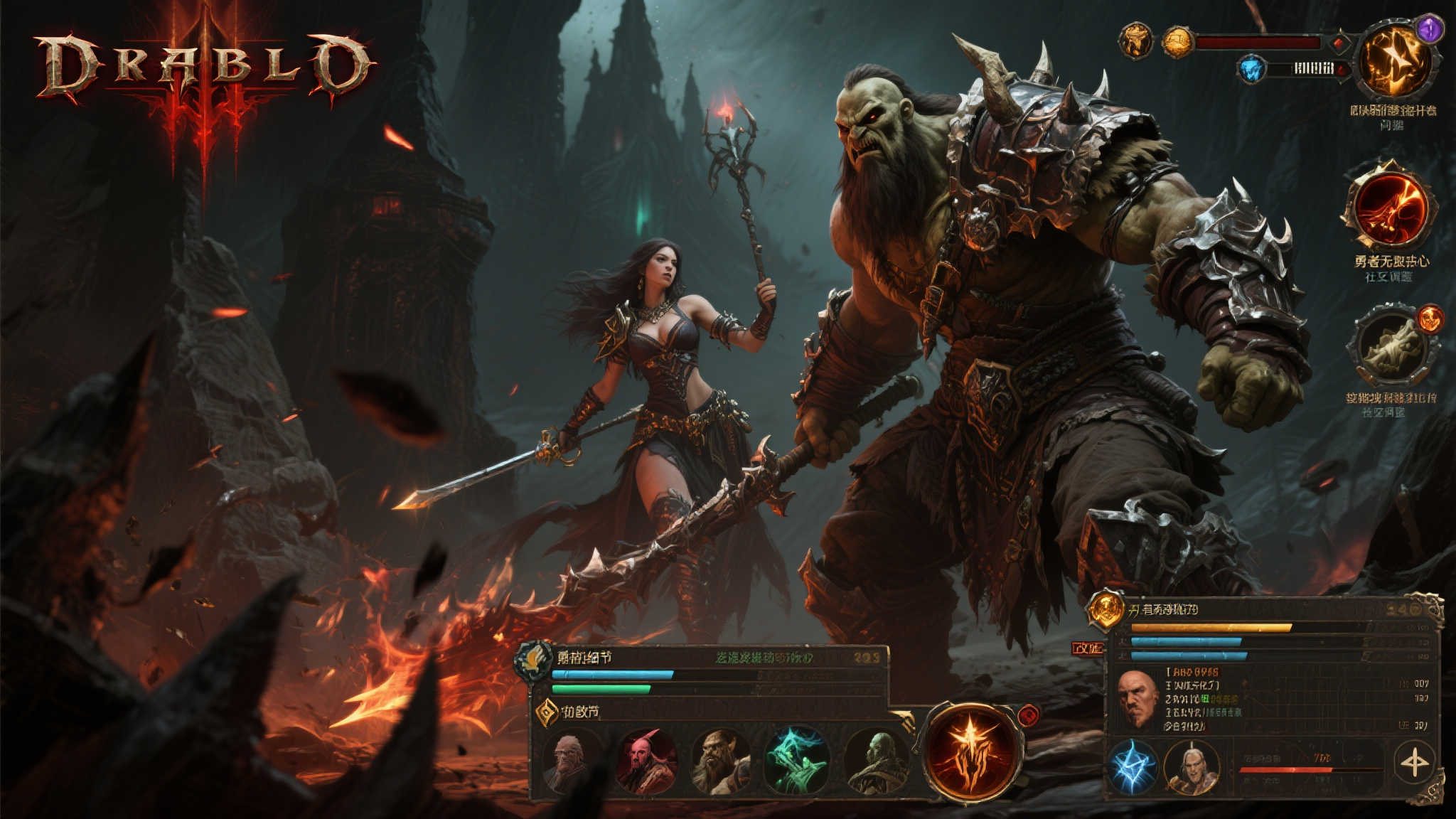Screen dimensions: 1456x819
Task: Click the purple gem badge
Action: coord(1429,29)
